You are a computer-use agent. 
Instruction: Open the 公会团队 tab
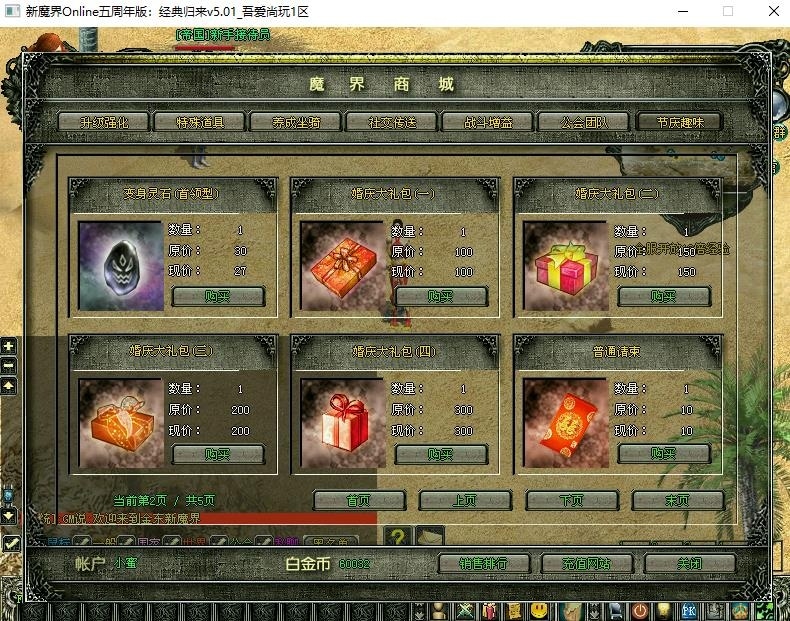pos(584,122)
